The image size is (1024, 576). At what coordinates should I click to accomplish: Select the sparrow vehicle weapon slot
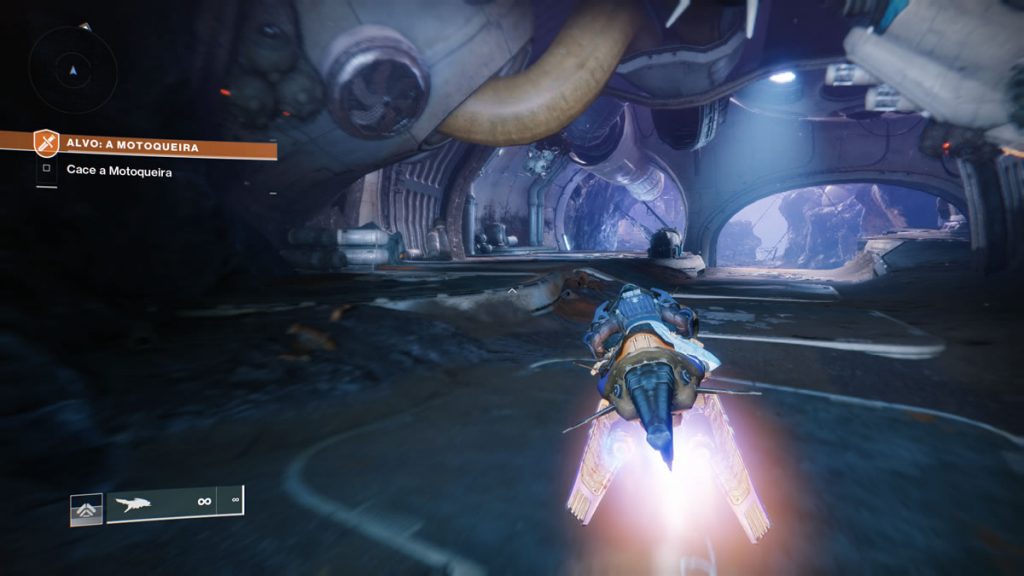(x=162, y=503)
